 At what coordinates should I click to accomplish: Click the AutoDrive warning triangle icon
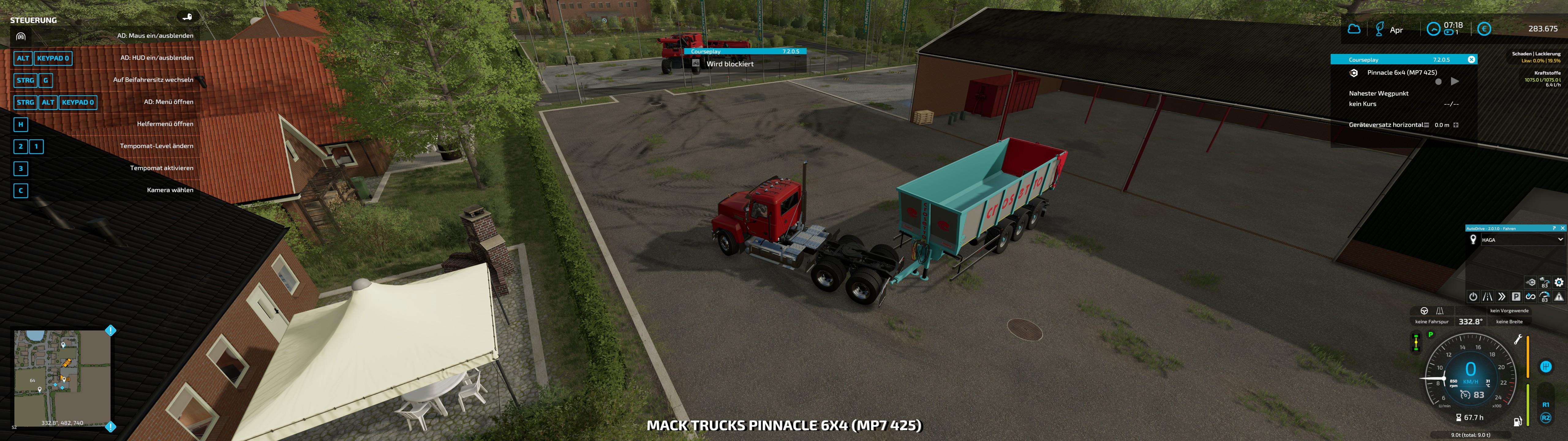[x=1559, y=297]
